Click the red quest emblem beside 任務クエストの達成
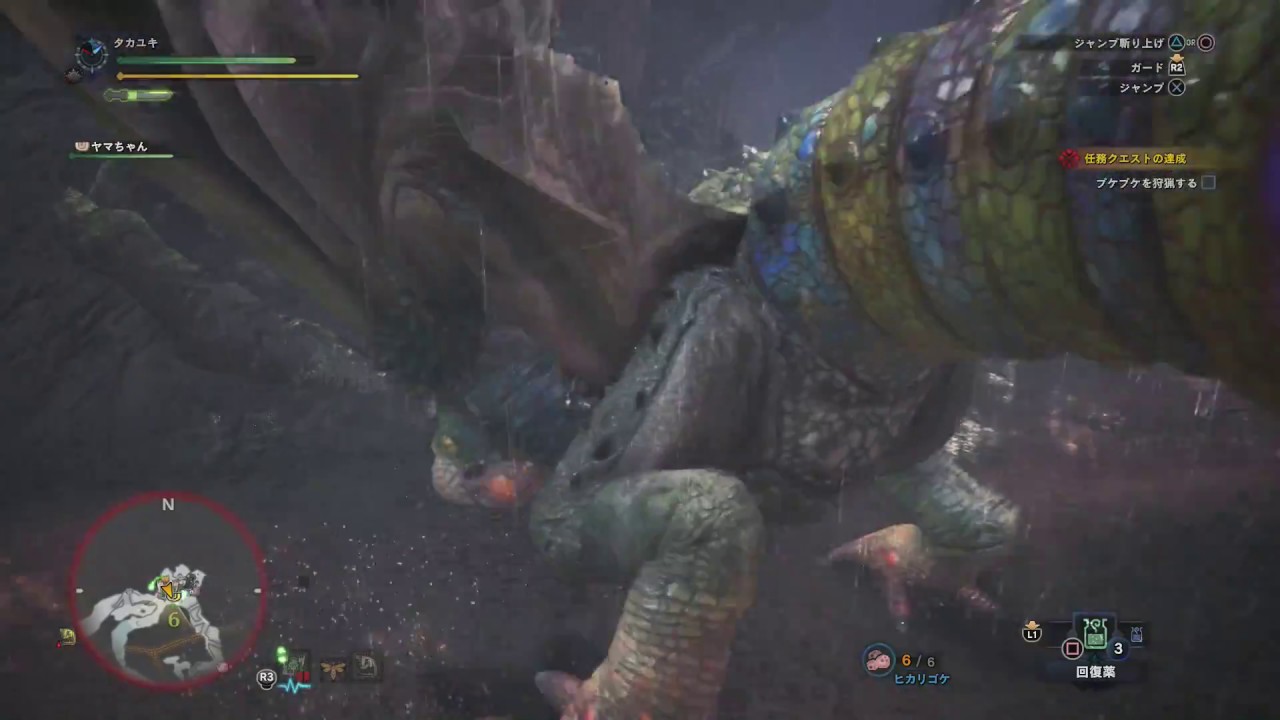 pyautogui.click(x=1068, y=156)
